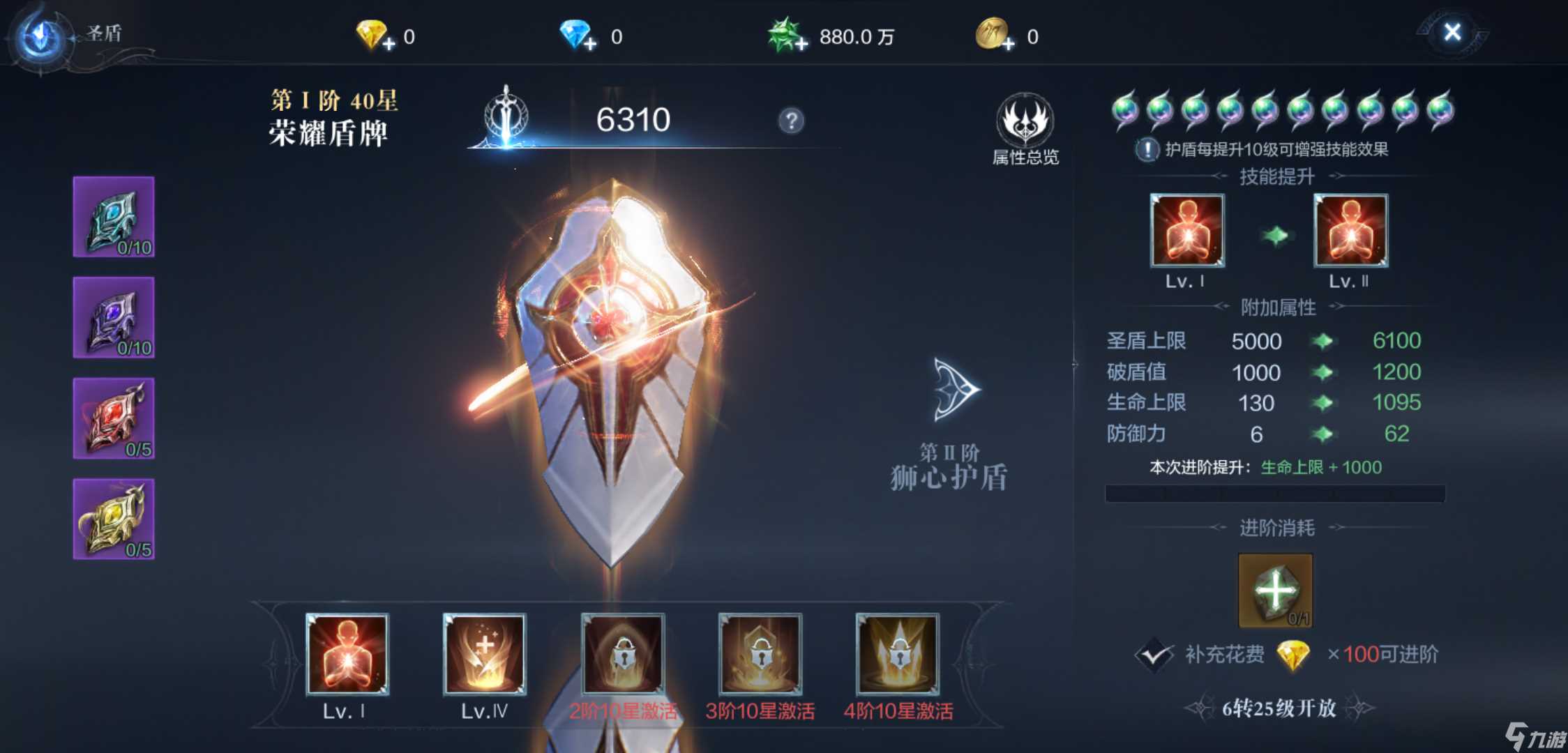Viewport: 1568px width, 753px height.
Task: Click the 进阶消耗 material slot showing 0/1
Action: [x=1274, y=589]
